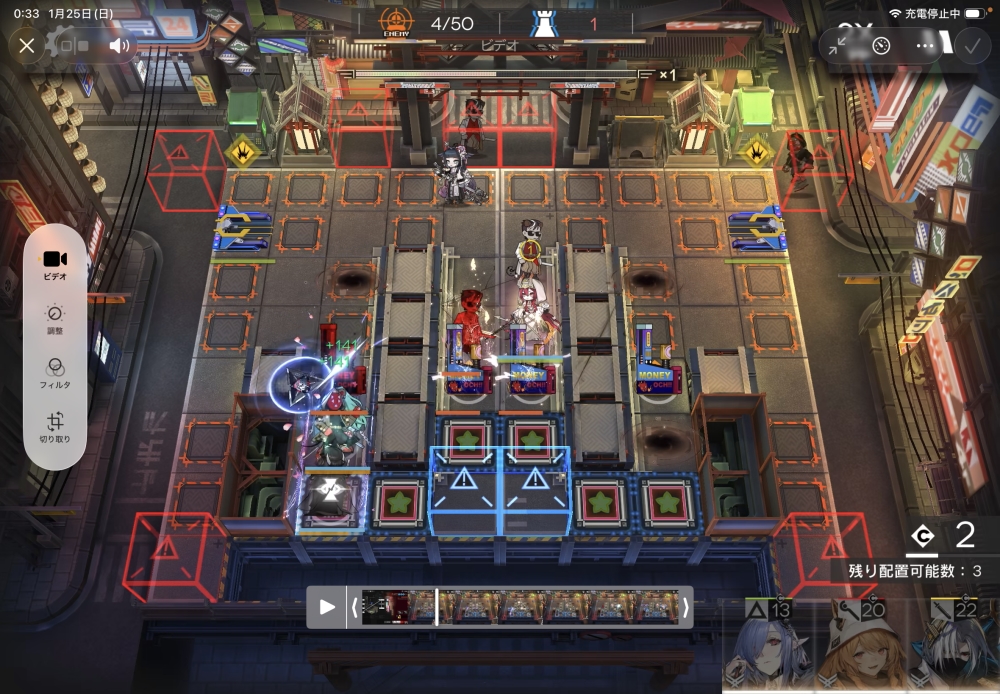This screenshot has width=1000, height=694.
Task: Confirm edits with the checkmark button
Action: [970, 45]
